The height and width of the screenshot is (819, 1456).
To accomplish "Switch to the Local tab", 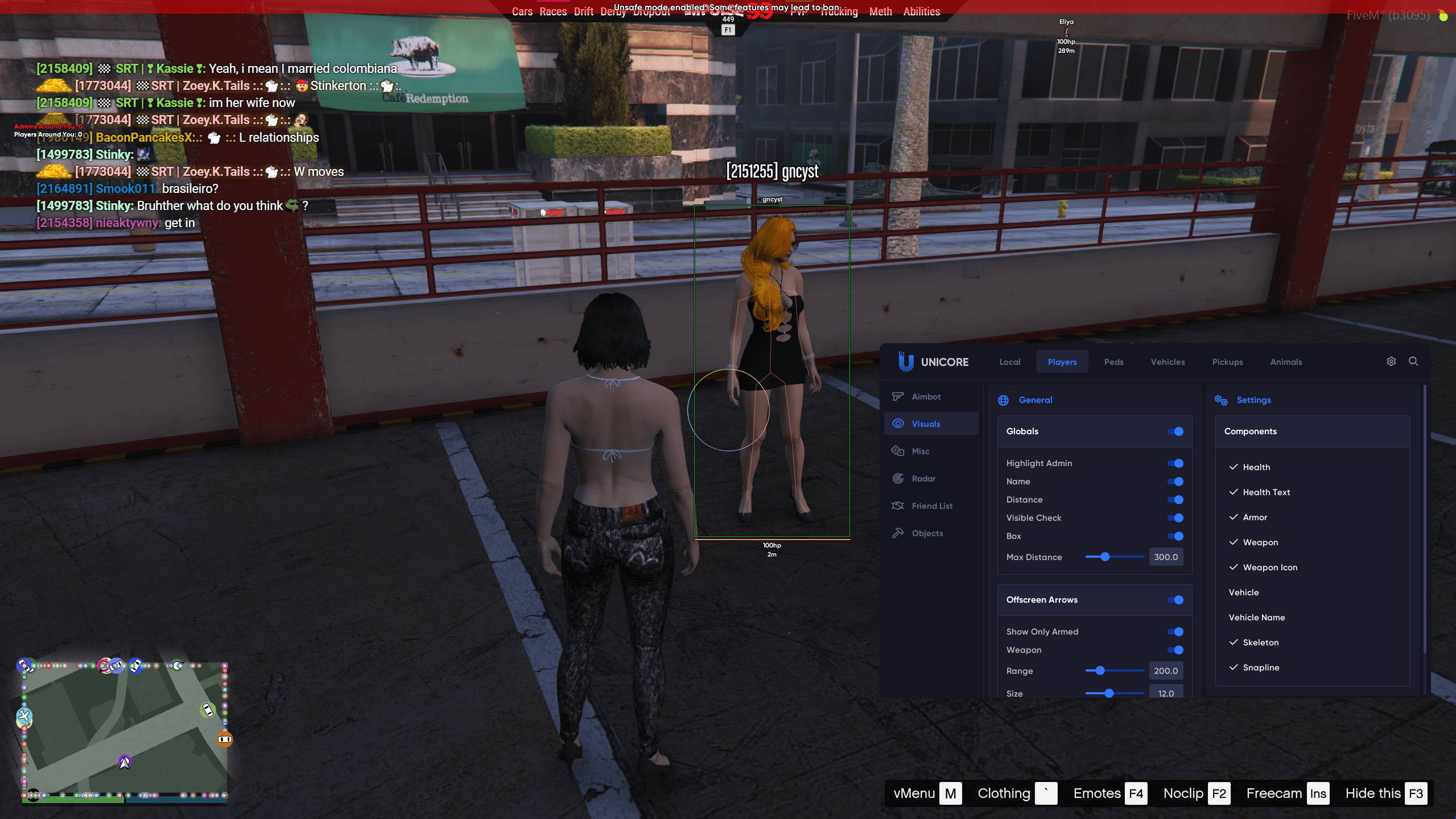I will [x=1009, y=362].
